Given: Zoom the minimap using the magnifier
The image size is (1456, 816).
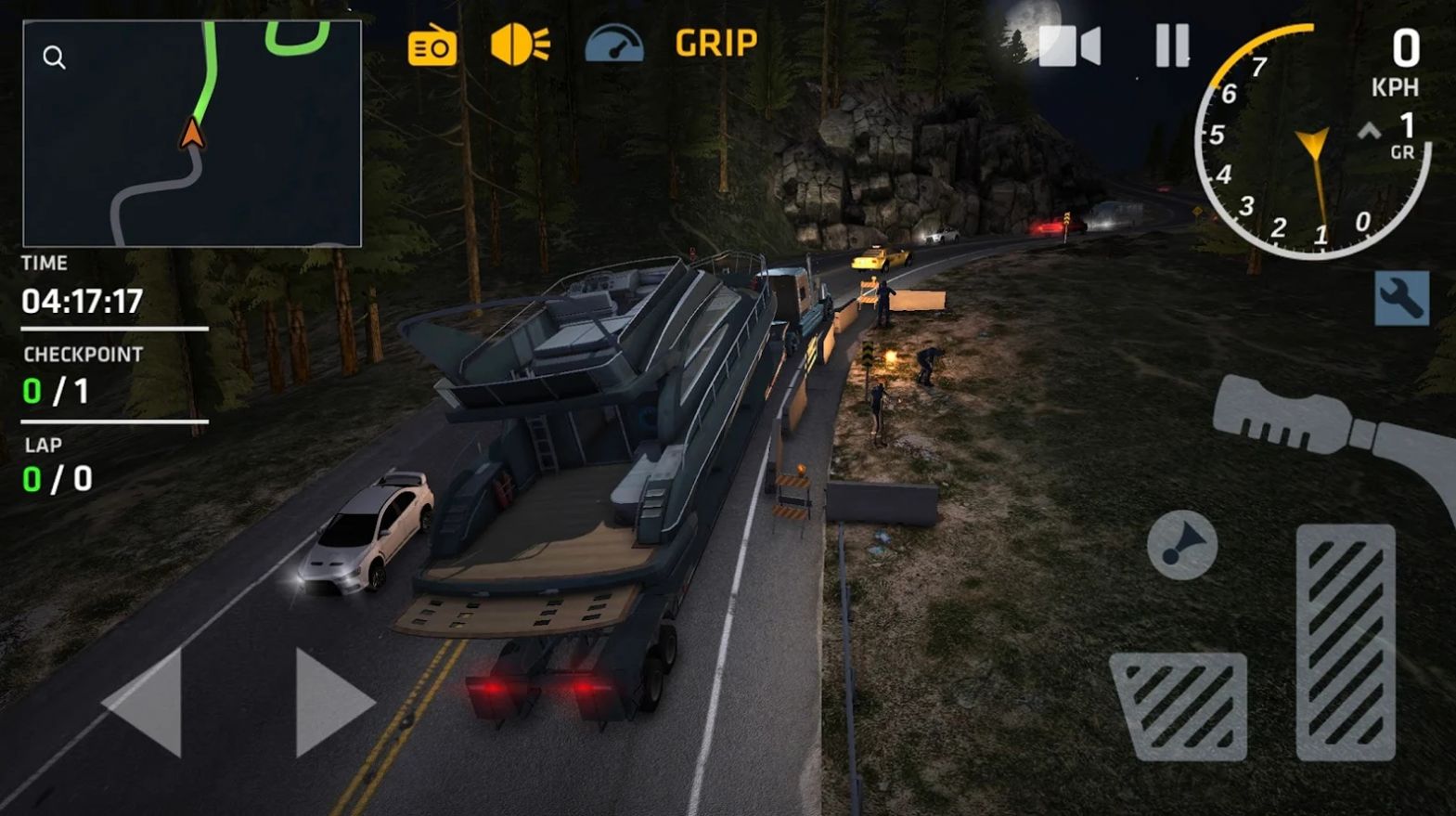Looking at the screenshot, I should pos(54,58).
